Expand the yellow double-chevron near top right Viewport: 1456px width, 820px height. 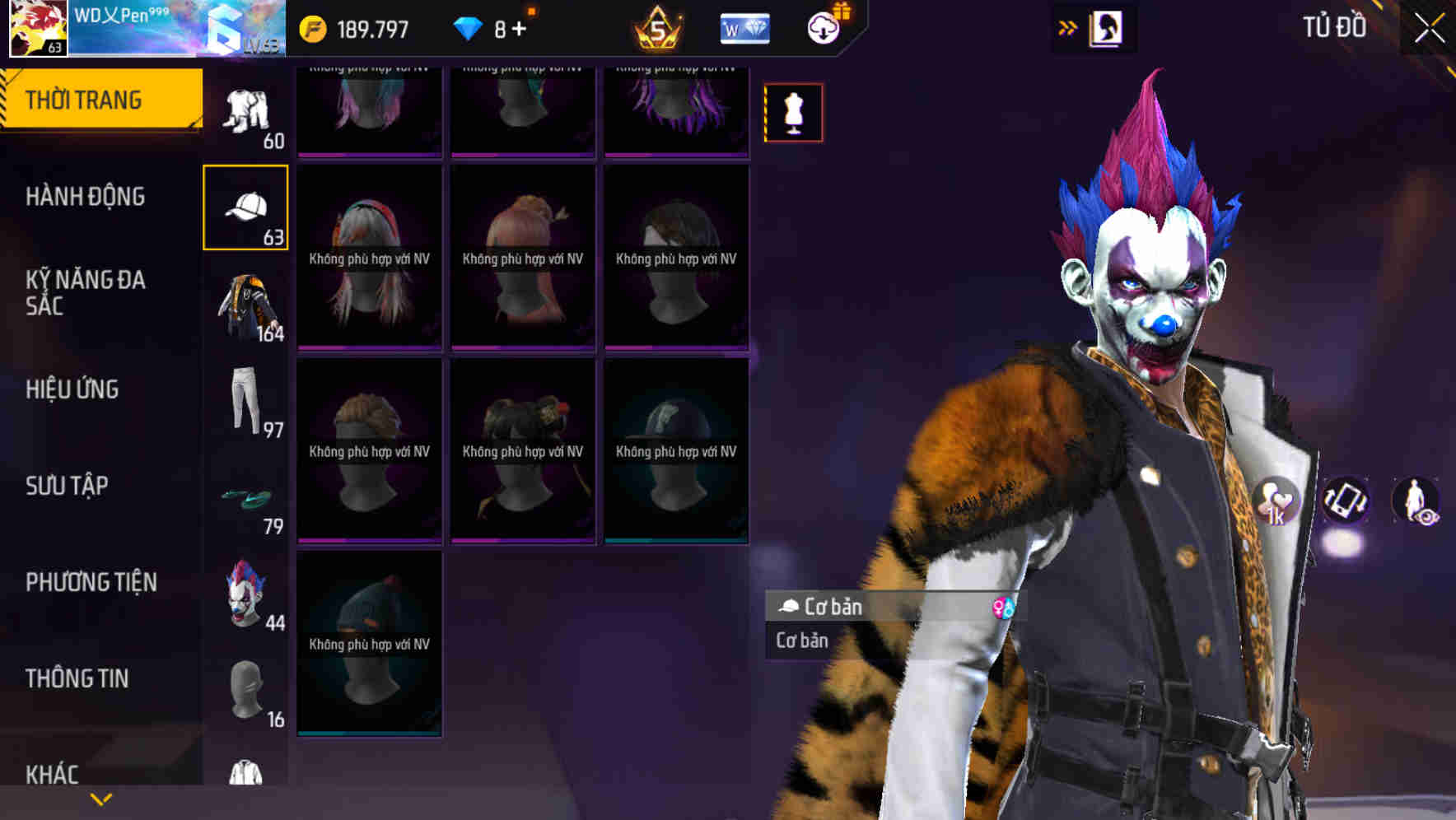(1068, 27)
